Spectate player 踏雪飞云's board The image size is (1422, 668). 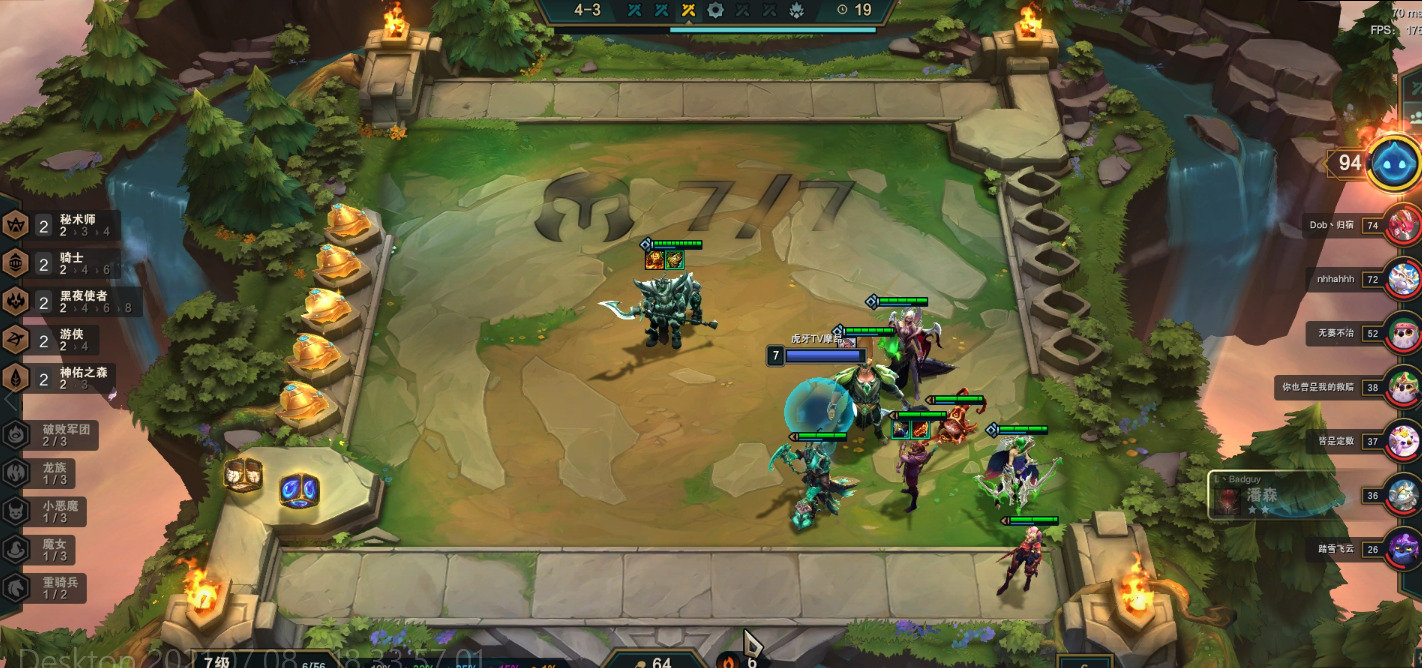[1403, 548]
